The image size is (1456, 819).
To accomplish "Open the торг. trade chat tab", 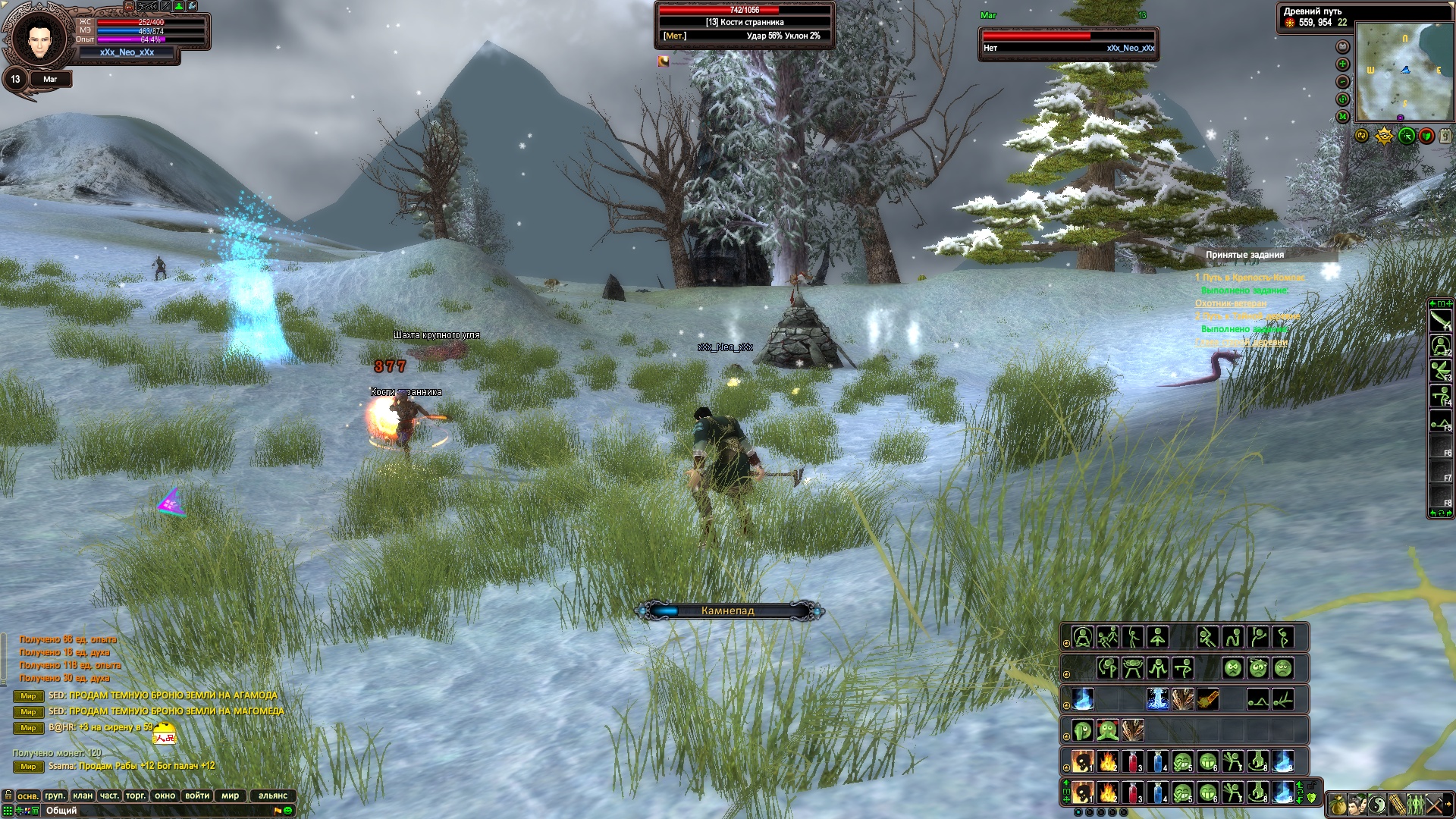I will pos(136,795).
